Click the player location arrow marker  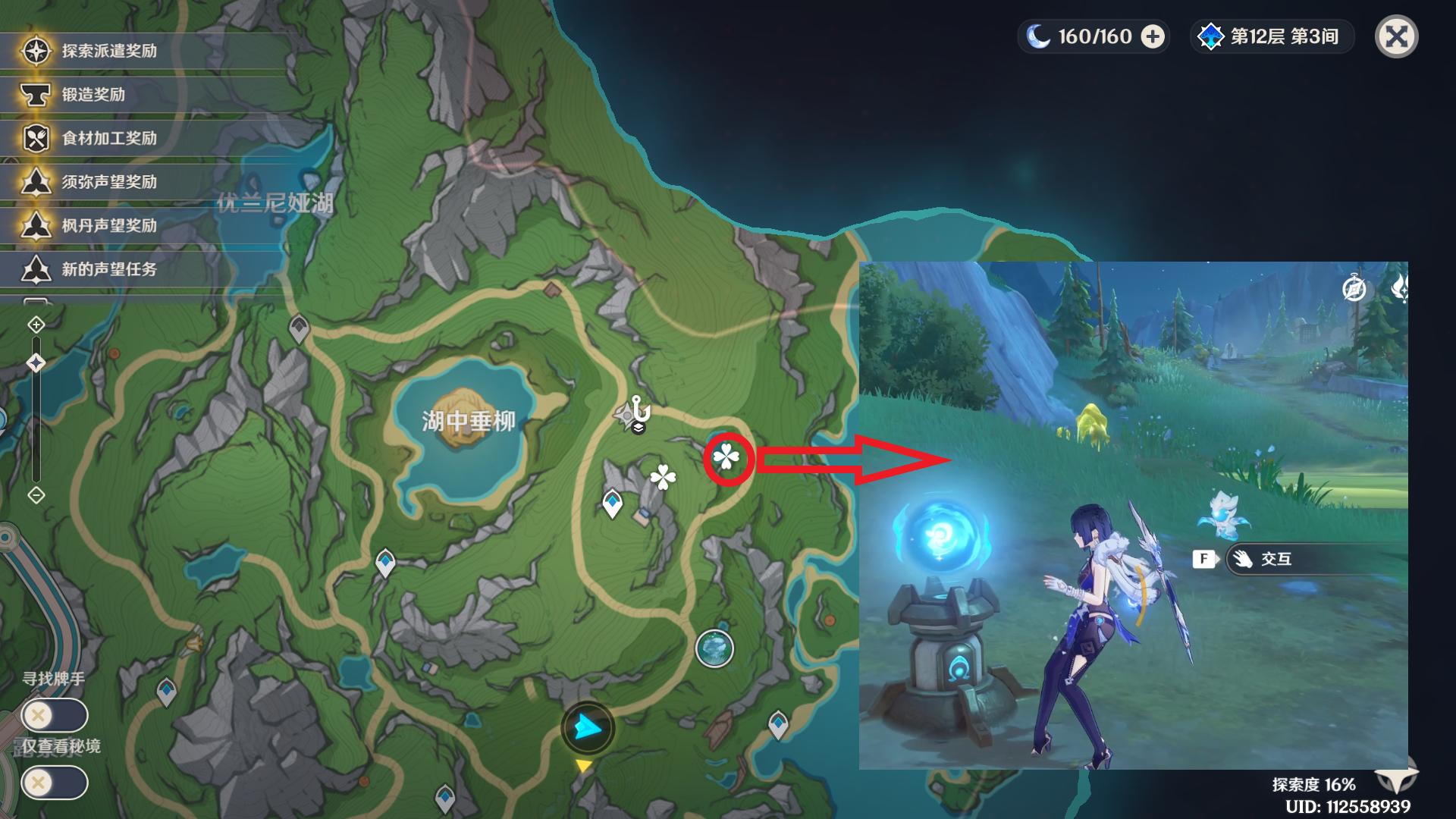coord(587,728)
